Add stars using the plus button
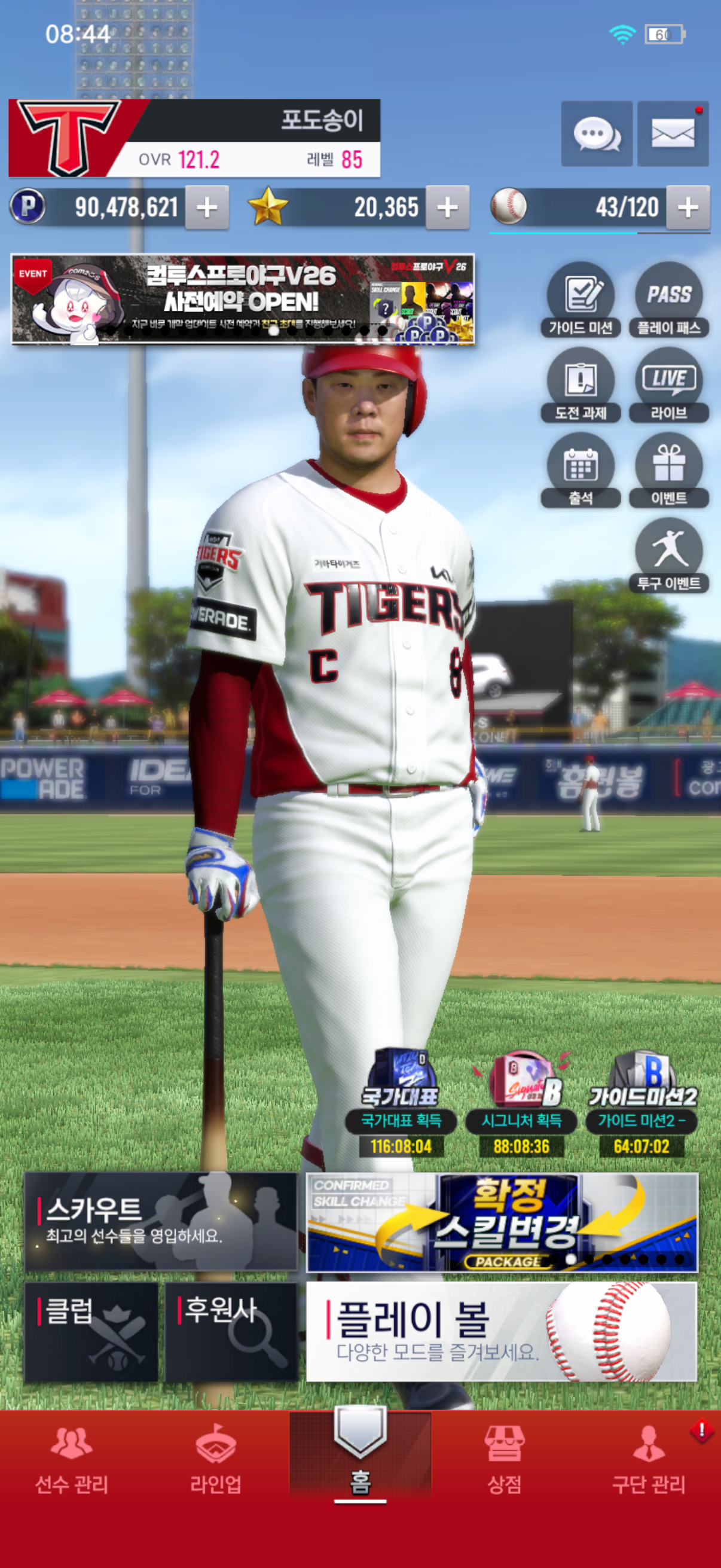Image resolution: width=721 pixels, height=1568 pixels. (x=447, y=208)
